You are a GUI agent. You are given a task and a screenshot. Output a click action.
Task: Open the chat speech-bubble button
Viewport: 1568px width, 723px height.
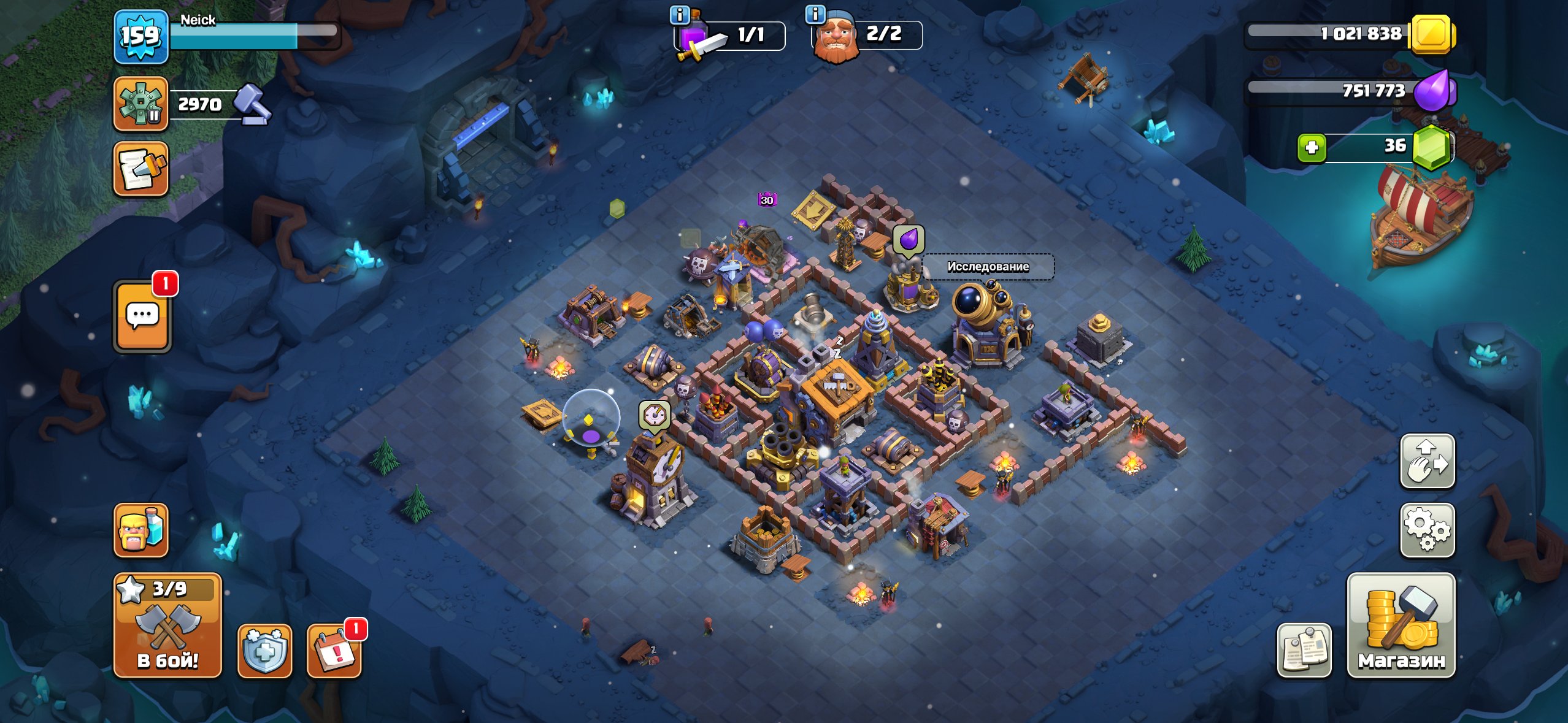pyautogui.click(x=142, y=316)
